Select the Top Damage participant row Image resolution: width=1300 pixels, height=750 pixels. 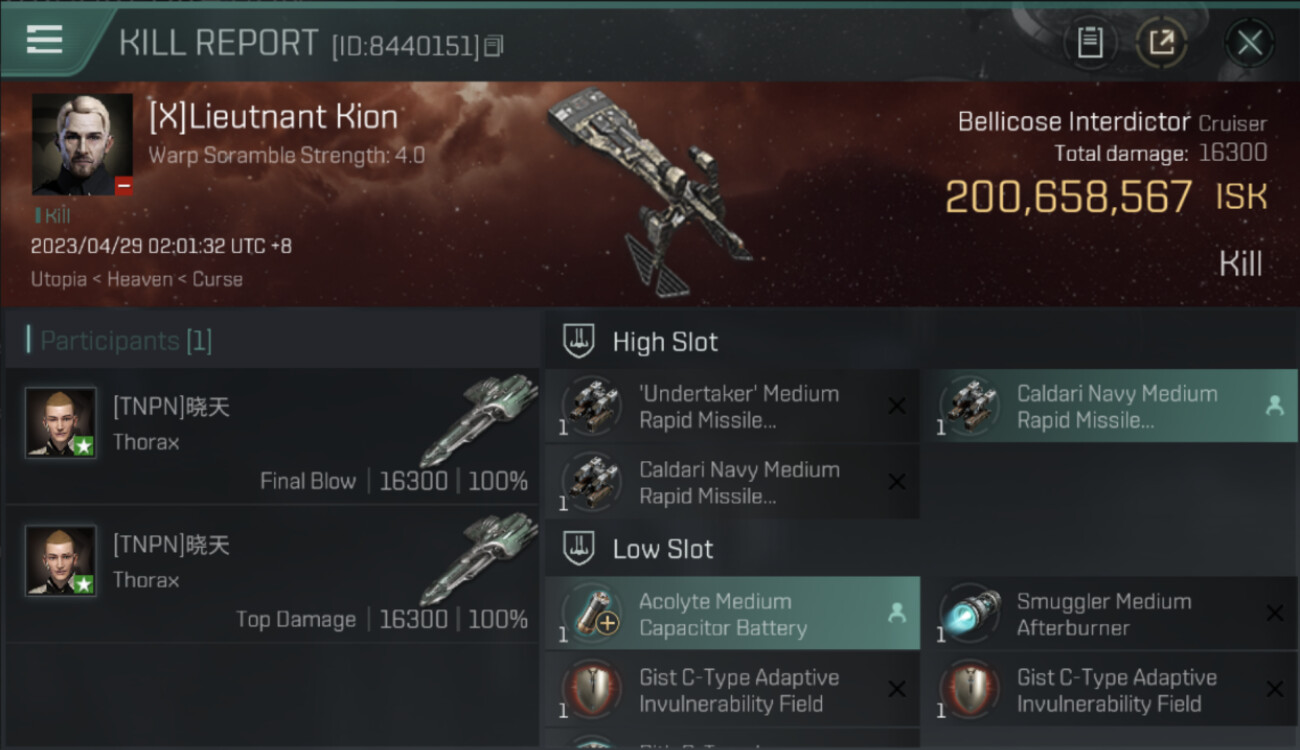272,574
